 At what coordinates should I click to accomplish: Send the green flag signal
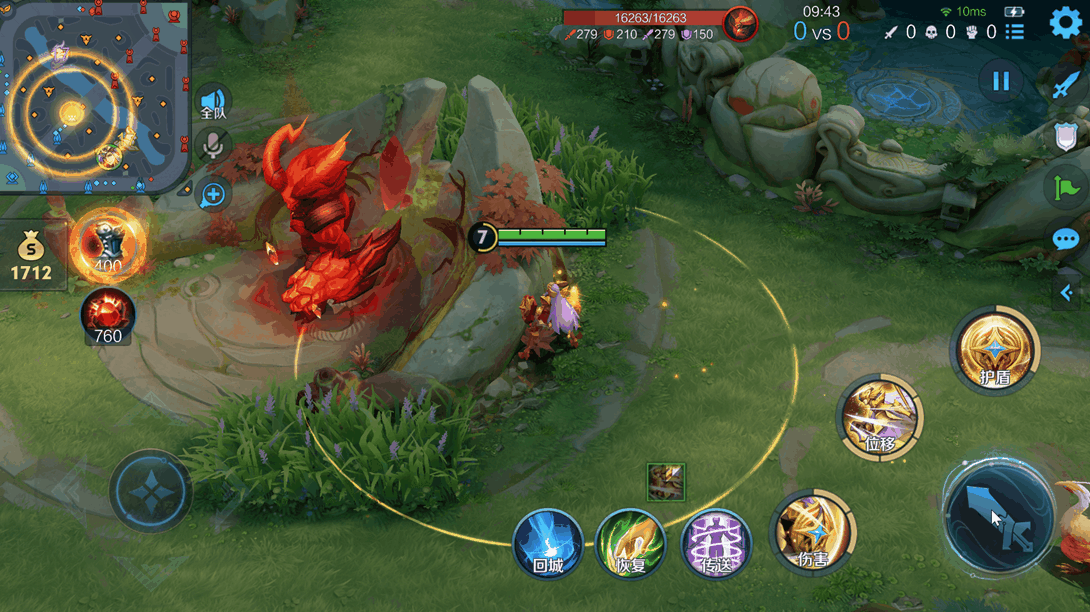(x=1065, y=187)
